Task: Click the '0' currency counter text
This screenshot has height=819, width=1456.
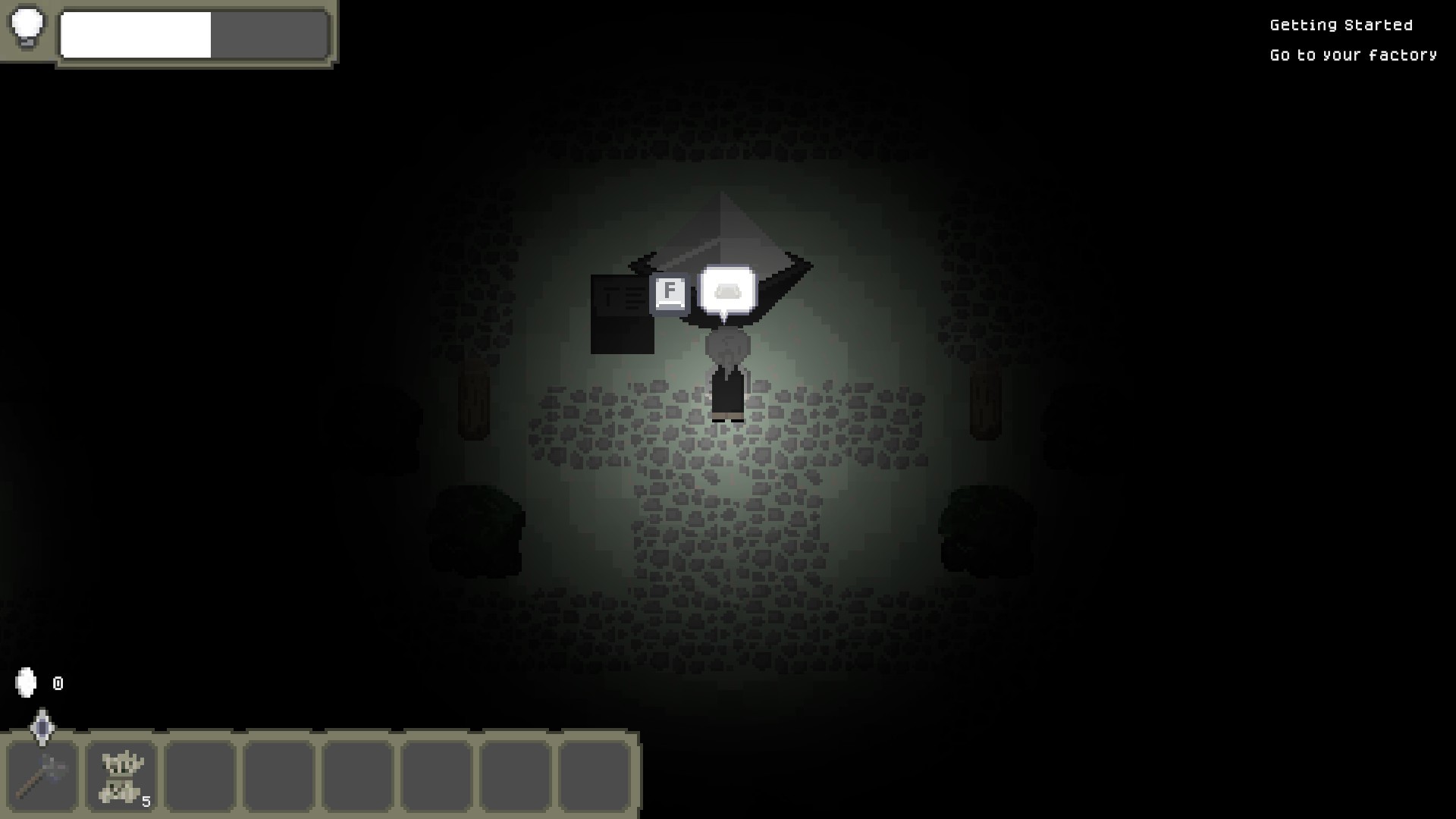Action: (57, 682)
